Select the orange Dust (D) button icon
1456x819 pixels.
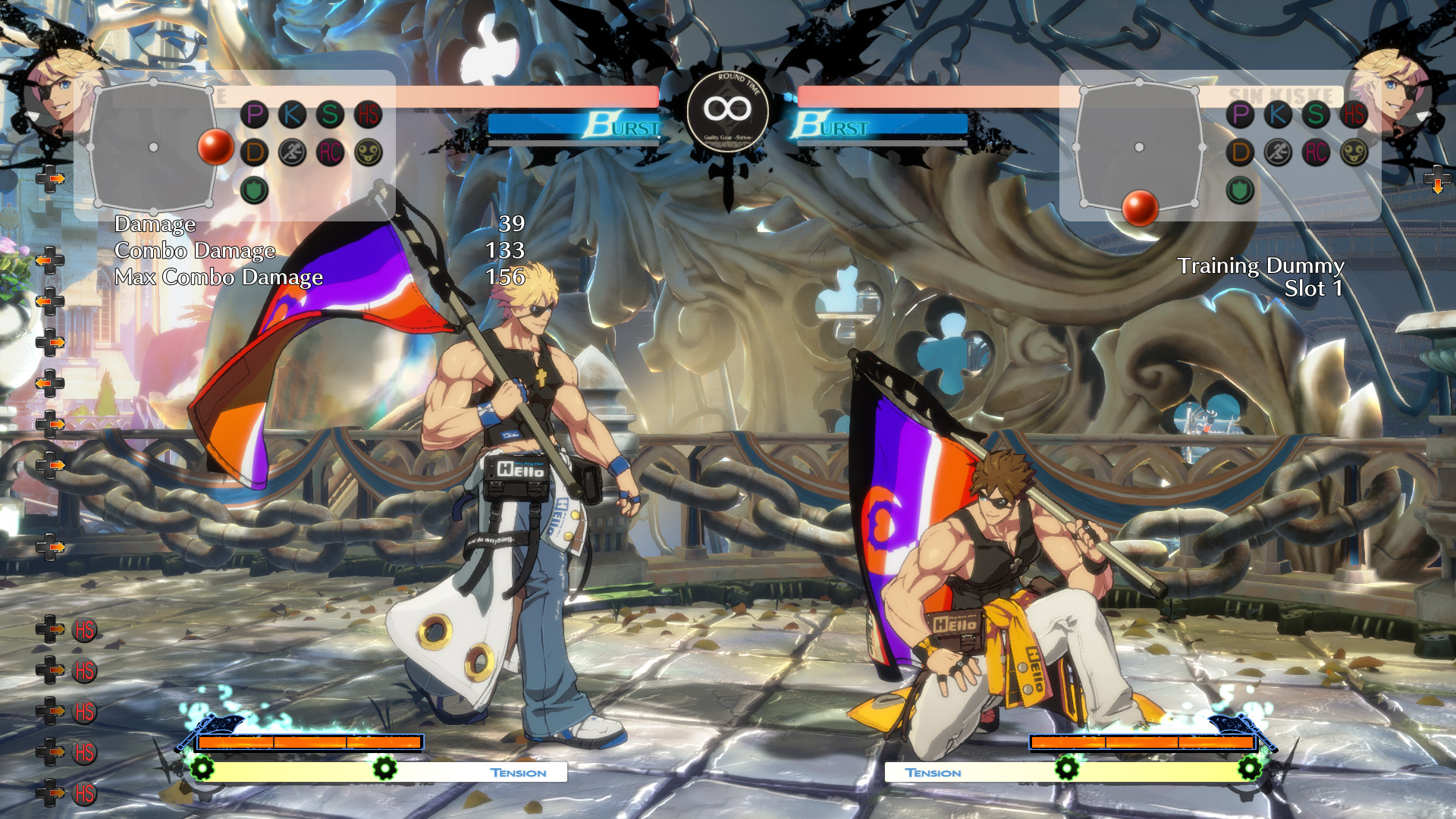(254, 152)
